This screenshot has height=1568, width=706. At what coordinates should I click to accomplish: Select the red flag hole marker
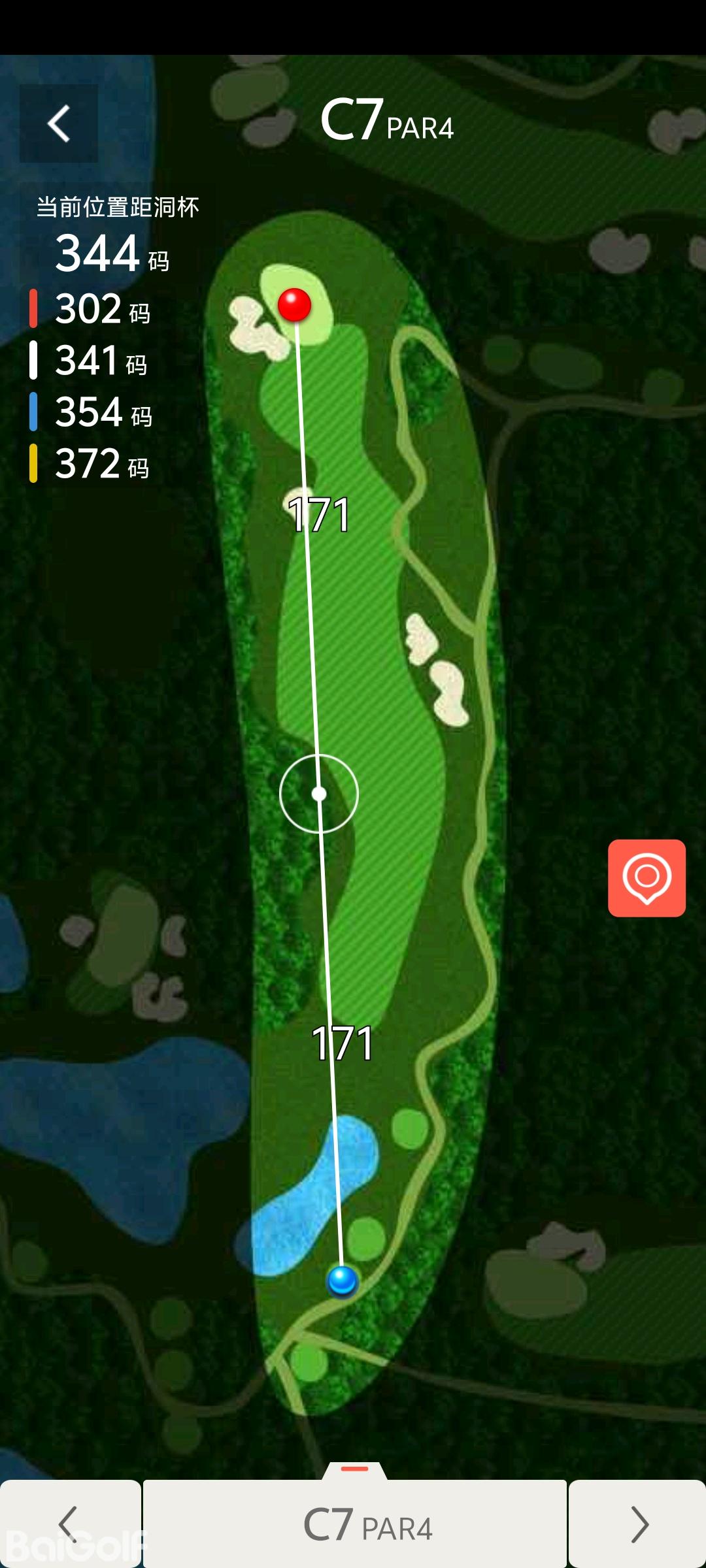pos(294,304)
